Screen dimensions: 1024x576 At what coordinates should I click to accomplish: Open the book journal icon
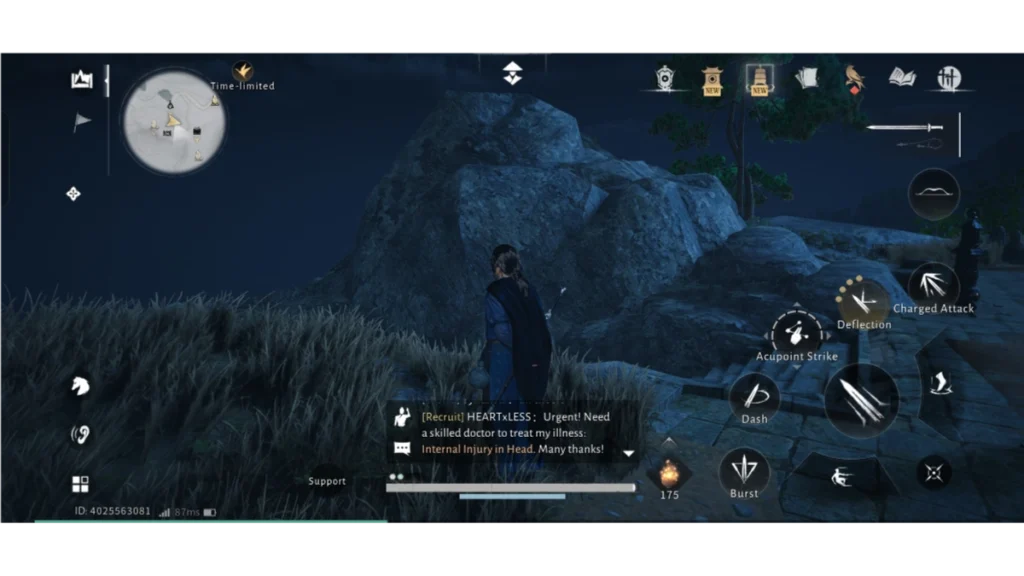(x=902, y=78)
